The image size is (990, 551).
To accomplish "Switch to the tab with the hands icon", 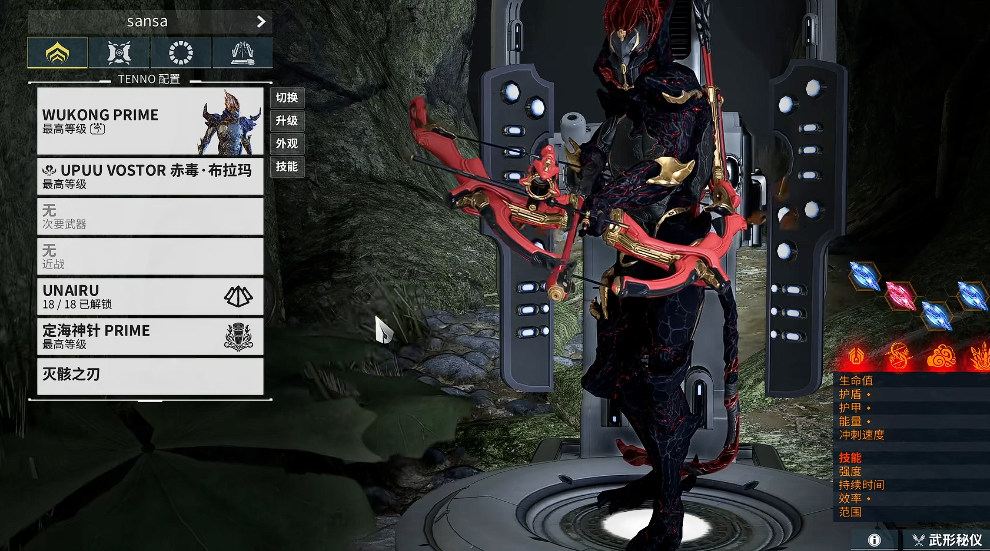I will [241, 53].
